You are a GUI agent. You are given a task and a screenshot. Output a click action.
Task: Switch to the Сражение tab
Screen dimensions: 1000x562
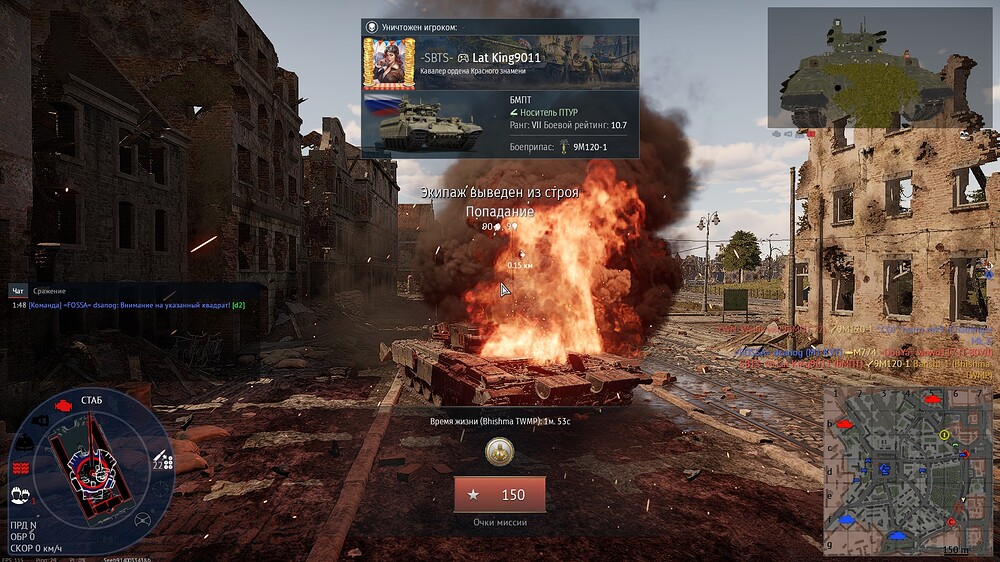click(x=49, y=291)
